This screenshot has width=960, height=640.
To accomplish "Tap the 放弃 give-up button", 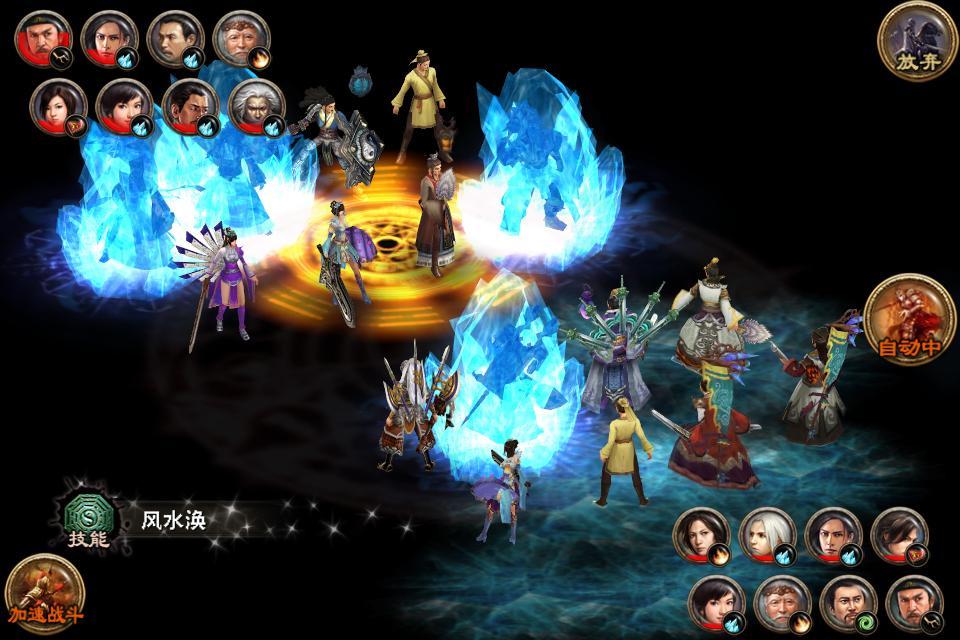I will click(917, 41).
